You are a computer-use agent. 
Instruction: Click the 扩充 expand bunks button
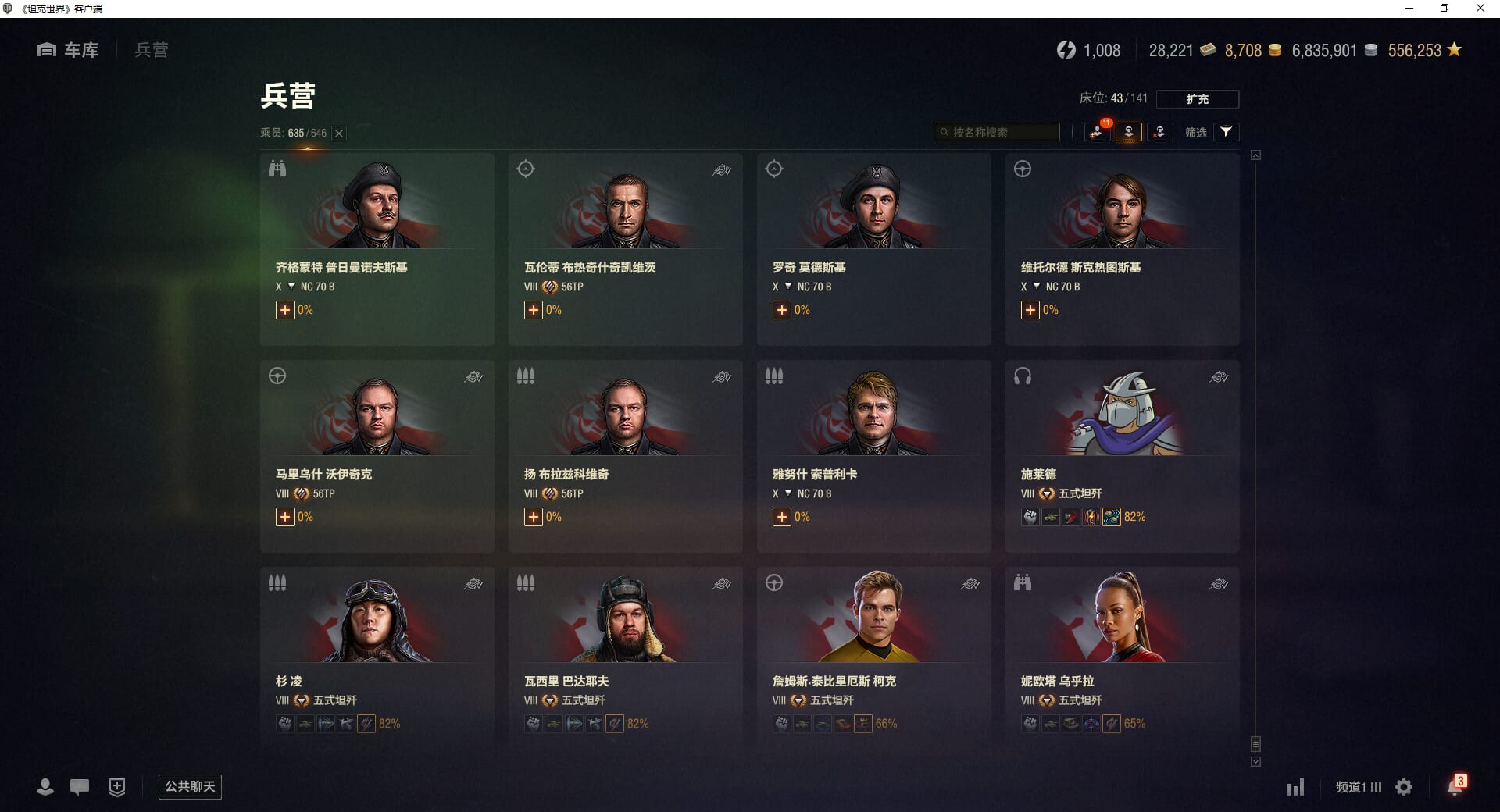coord(1197,99)
